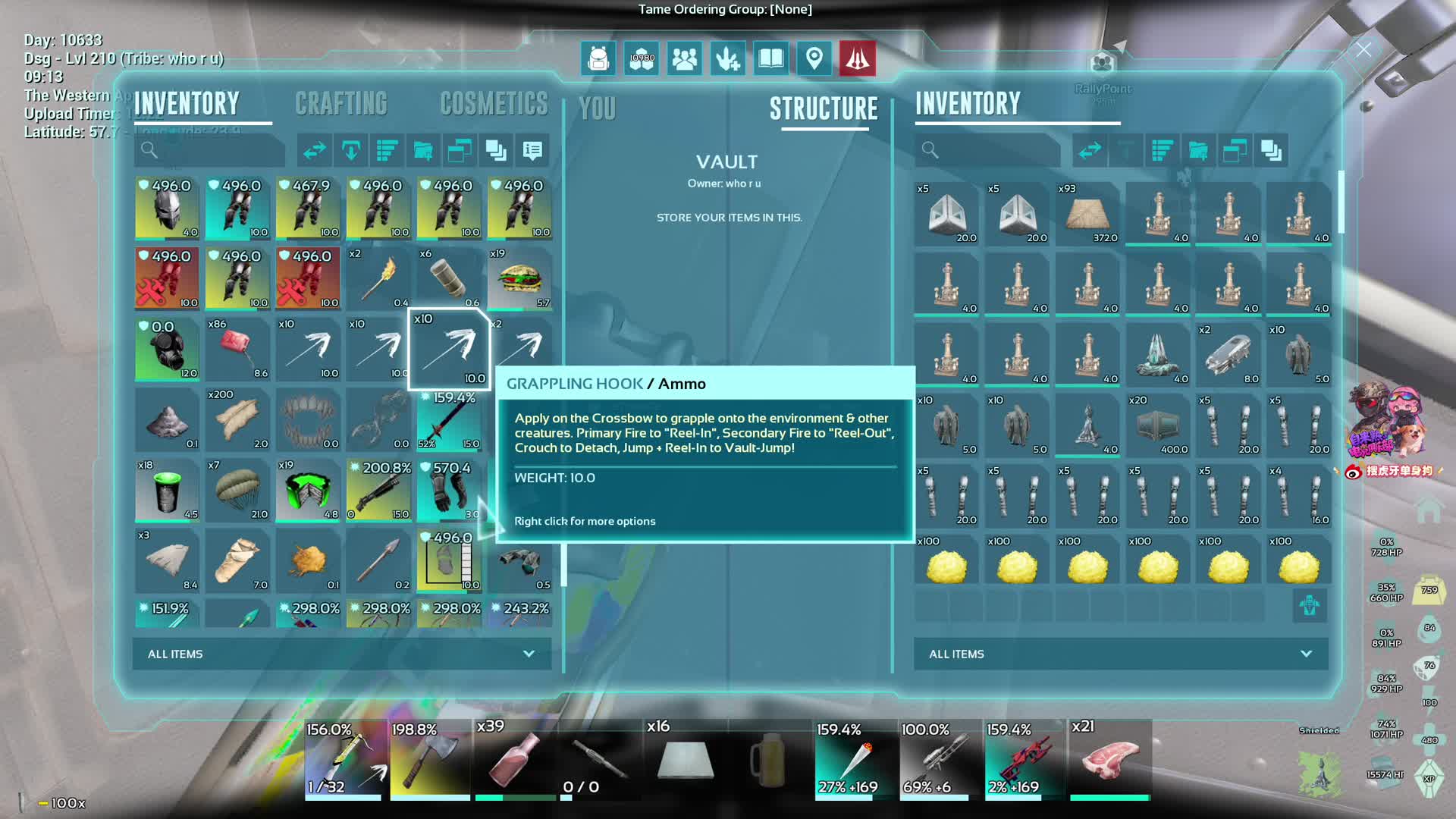Select the gas mask armor slot
1456x819 pixels.
[167, 349]
